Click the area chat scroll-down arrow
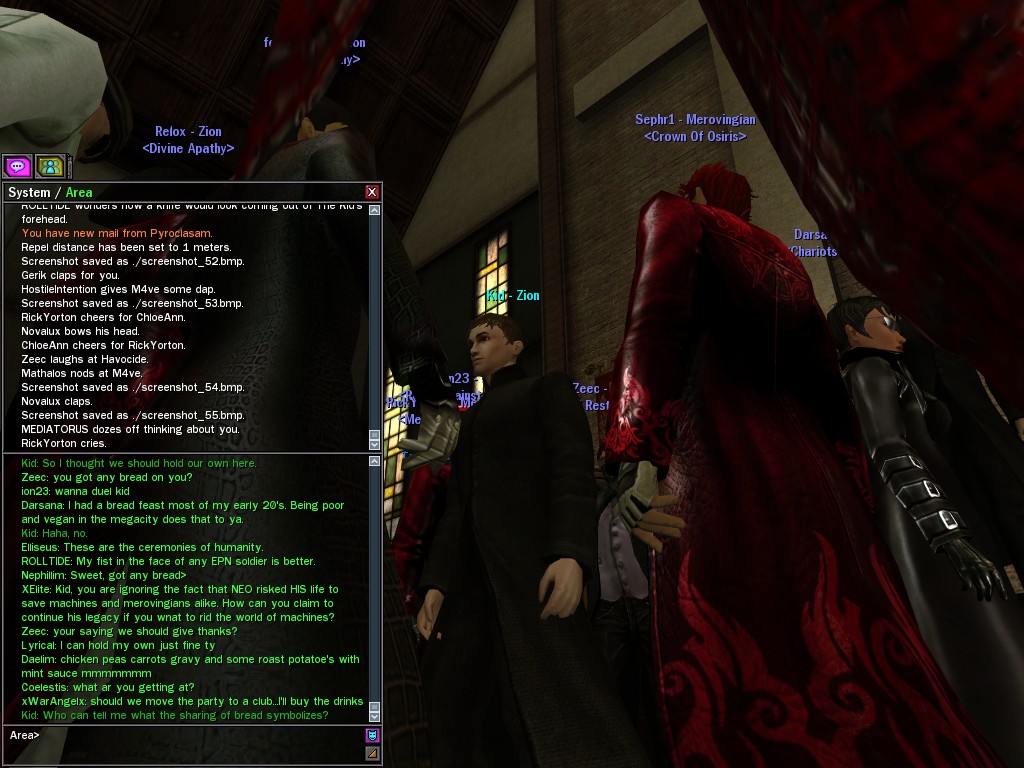The width and height of the screenshot is (1024, 768). (375, 716)
